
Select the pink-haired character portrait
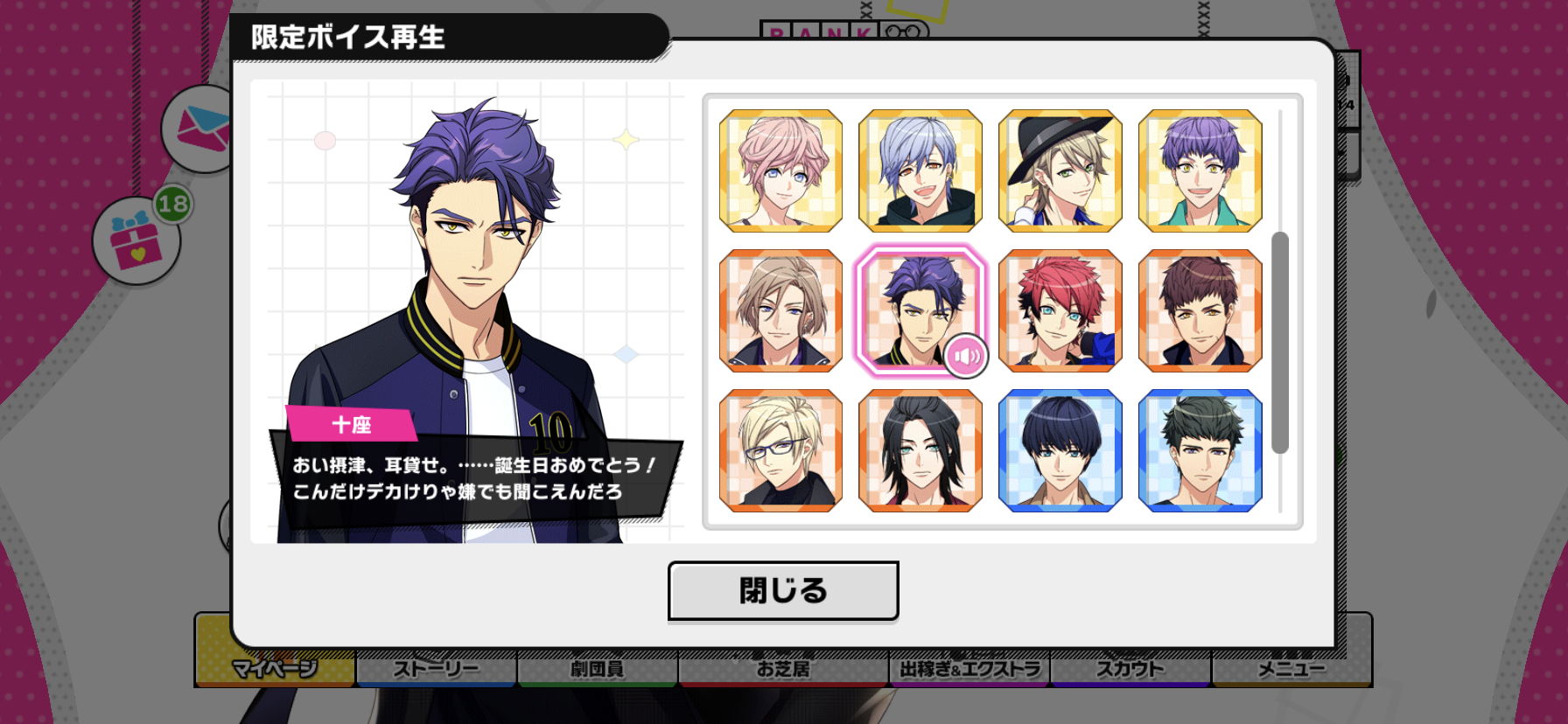780,171
